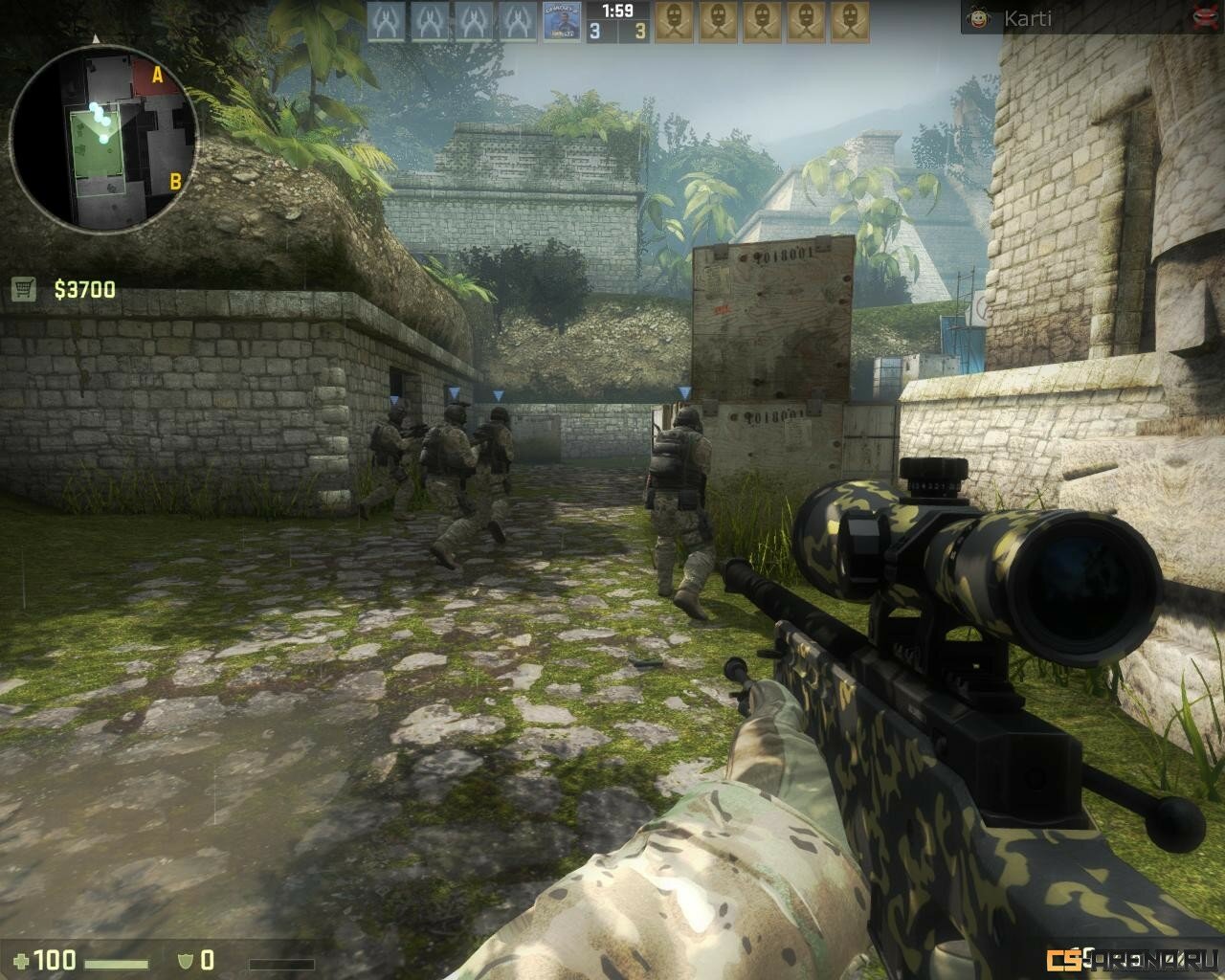Click bombsite B marker on the radar
1225x980 pixels.
(175, 180)
